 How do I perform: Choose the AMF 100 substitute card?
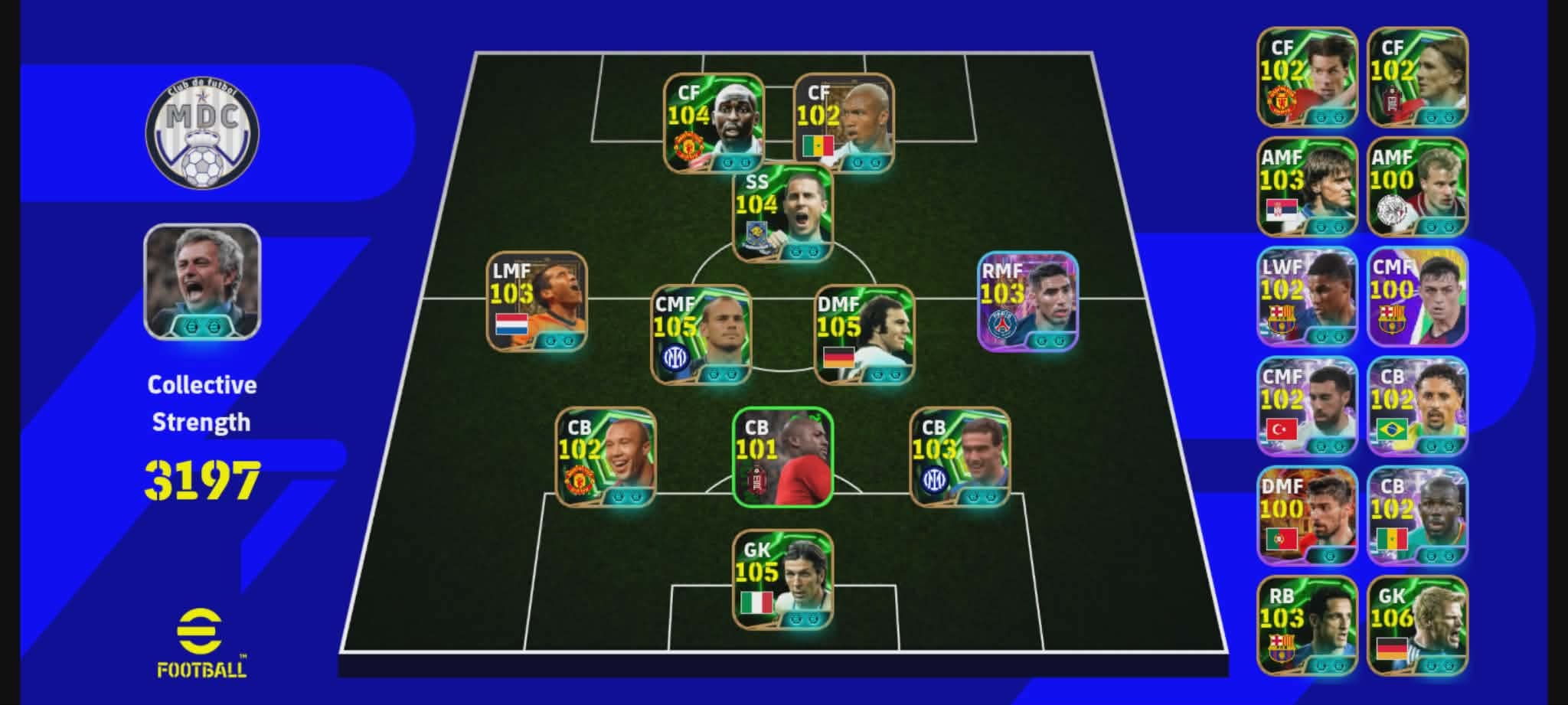click(x=1417, y=187)
